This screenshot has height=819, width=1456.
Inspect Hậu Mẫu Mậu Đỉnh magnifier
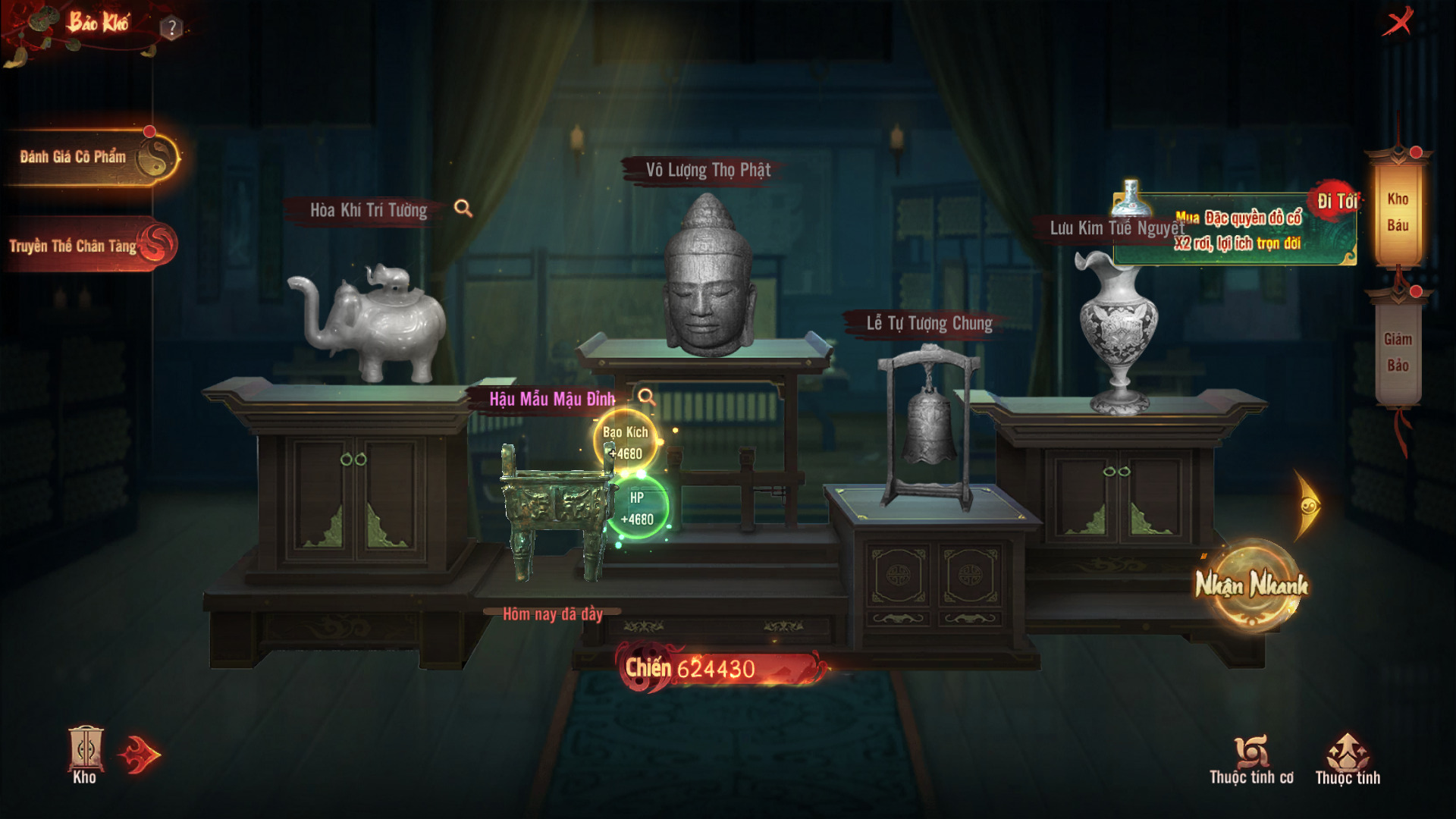pyautogui.click(x=646, y=397)
